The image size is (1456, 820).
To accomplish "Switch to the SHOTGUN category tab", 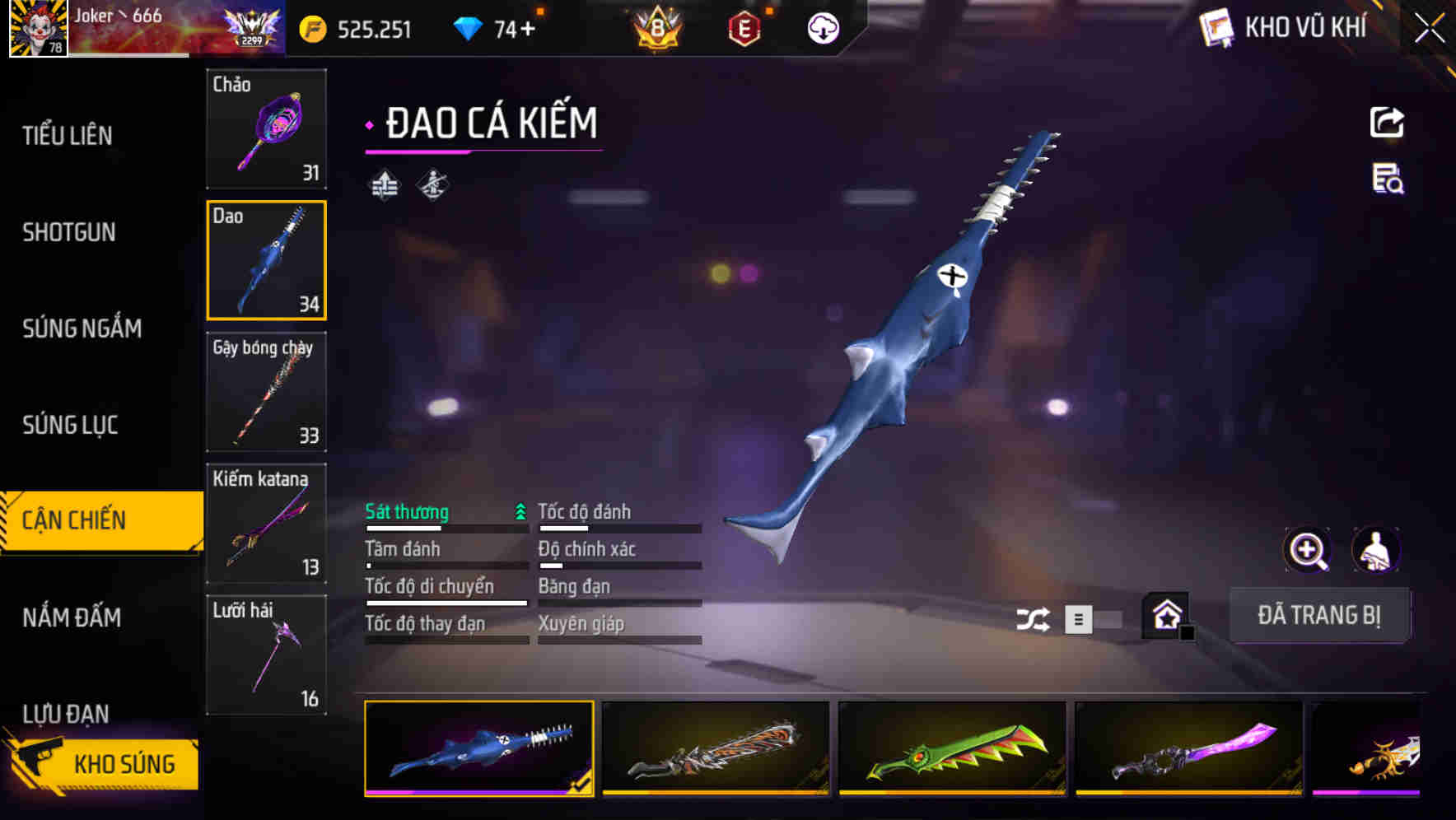I will click(69, 233).
